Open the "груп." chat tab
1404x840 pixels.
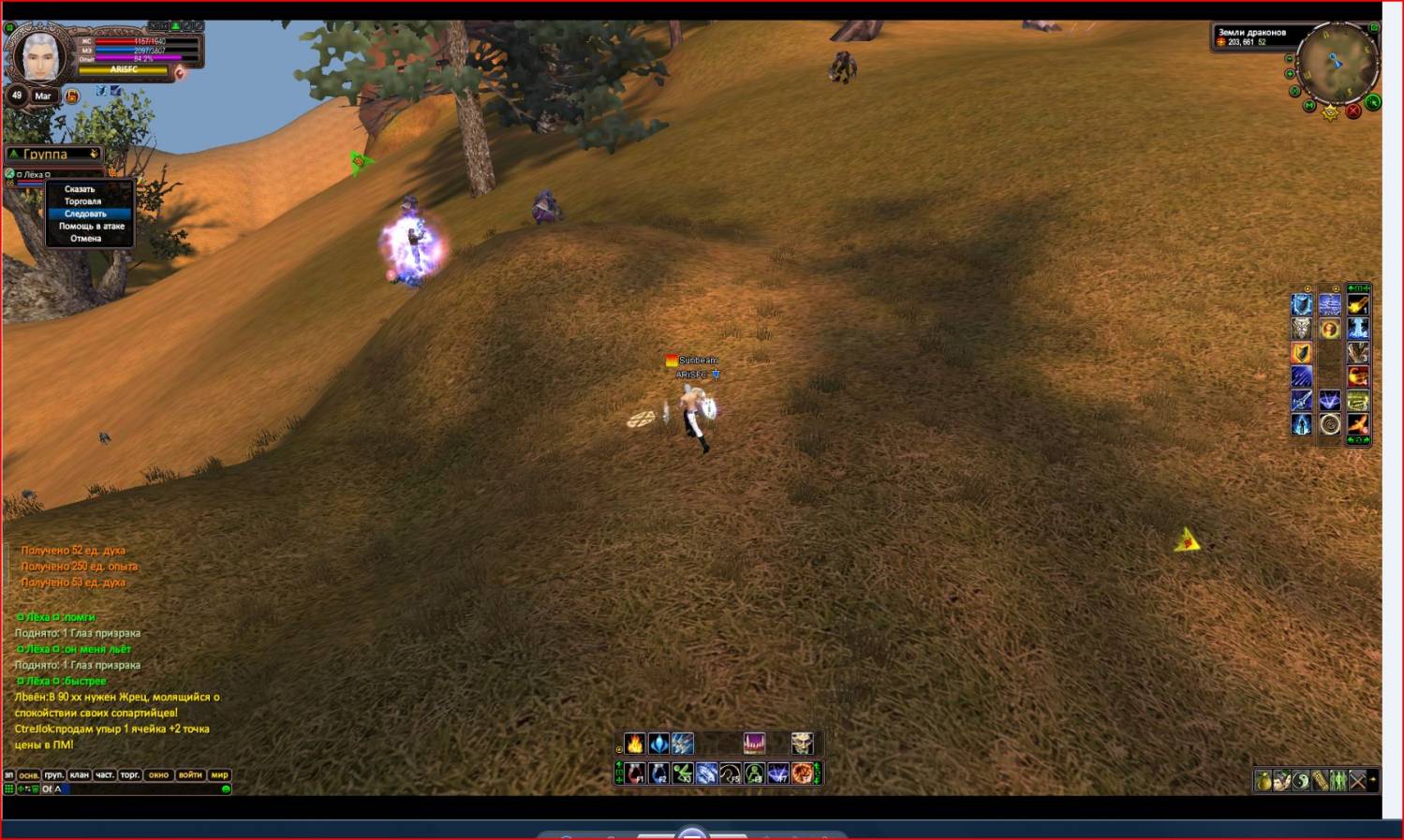[54, 774]
